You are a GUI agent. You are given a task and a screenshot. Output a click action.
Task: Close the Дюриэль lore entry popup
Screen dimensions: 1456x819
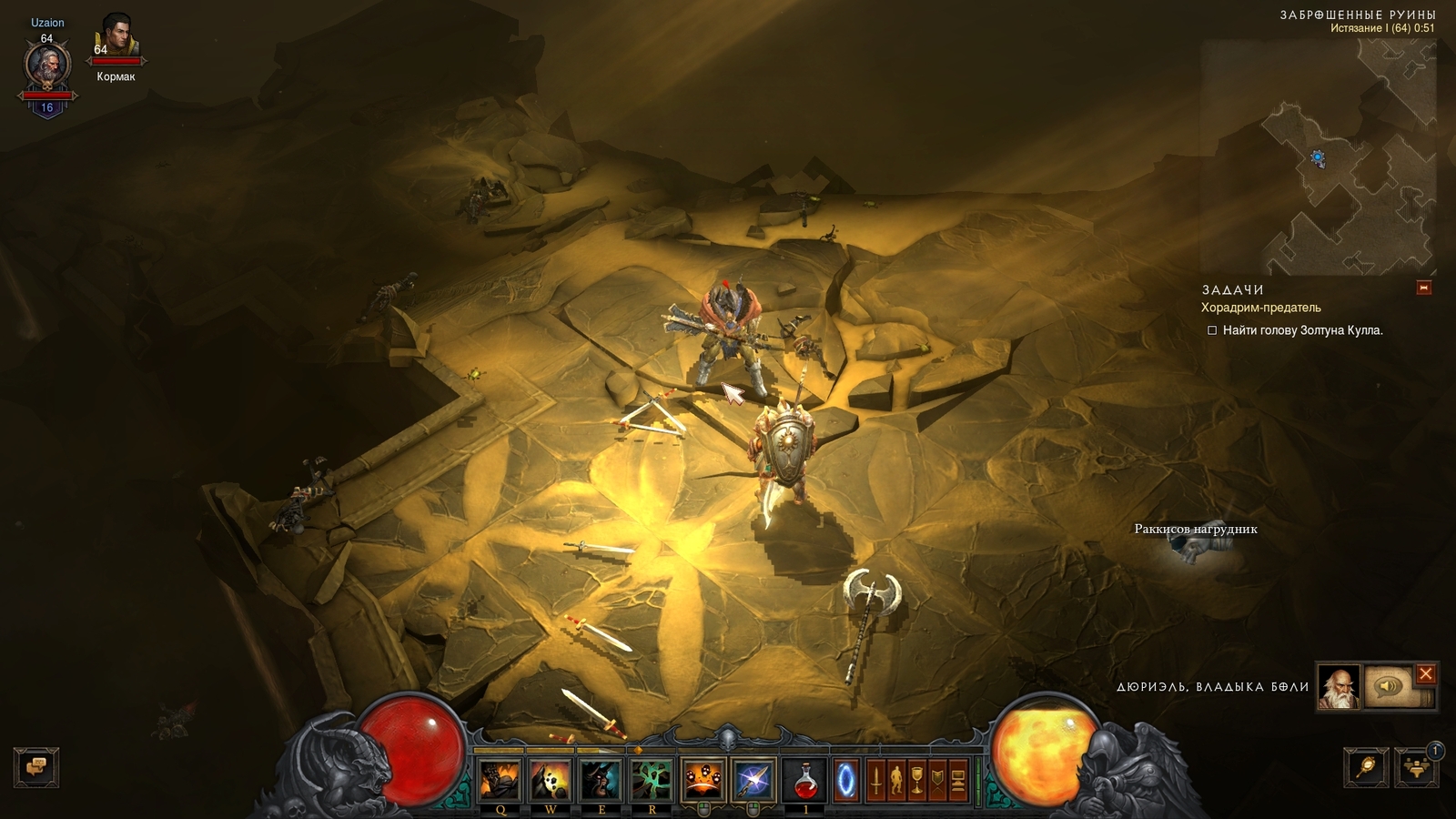pos(1425,674)
